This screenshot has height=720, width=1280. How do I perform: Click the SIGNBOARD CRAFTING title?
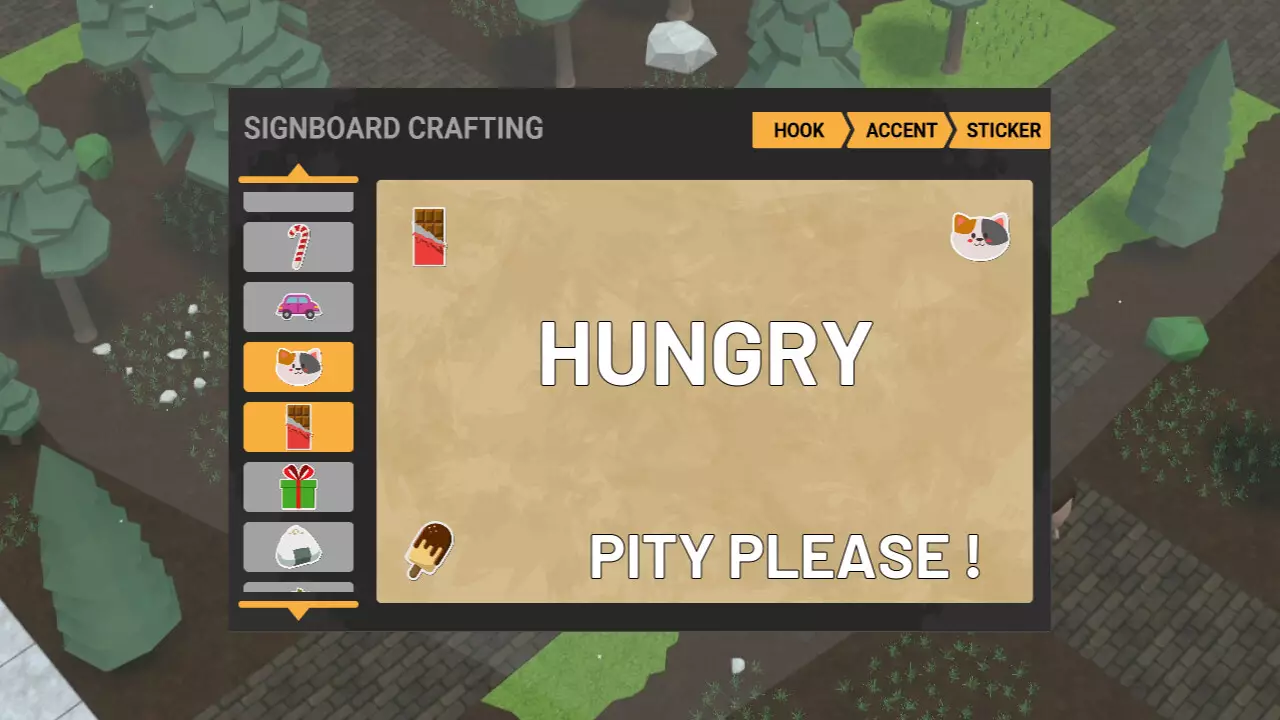click(393, 128)
